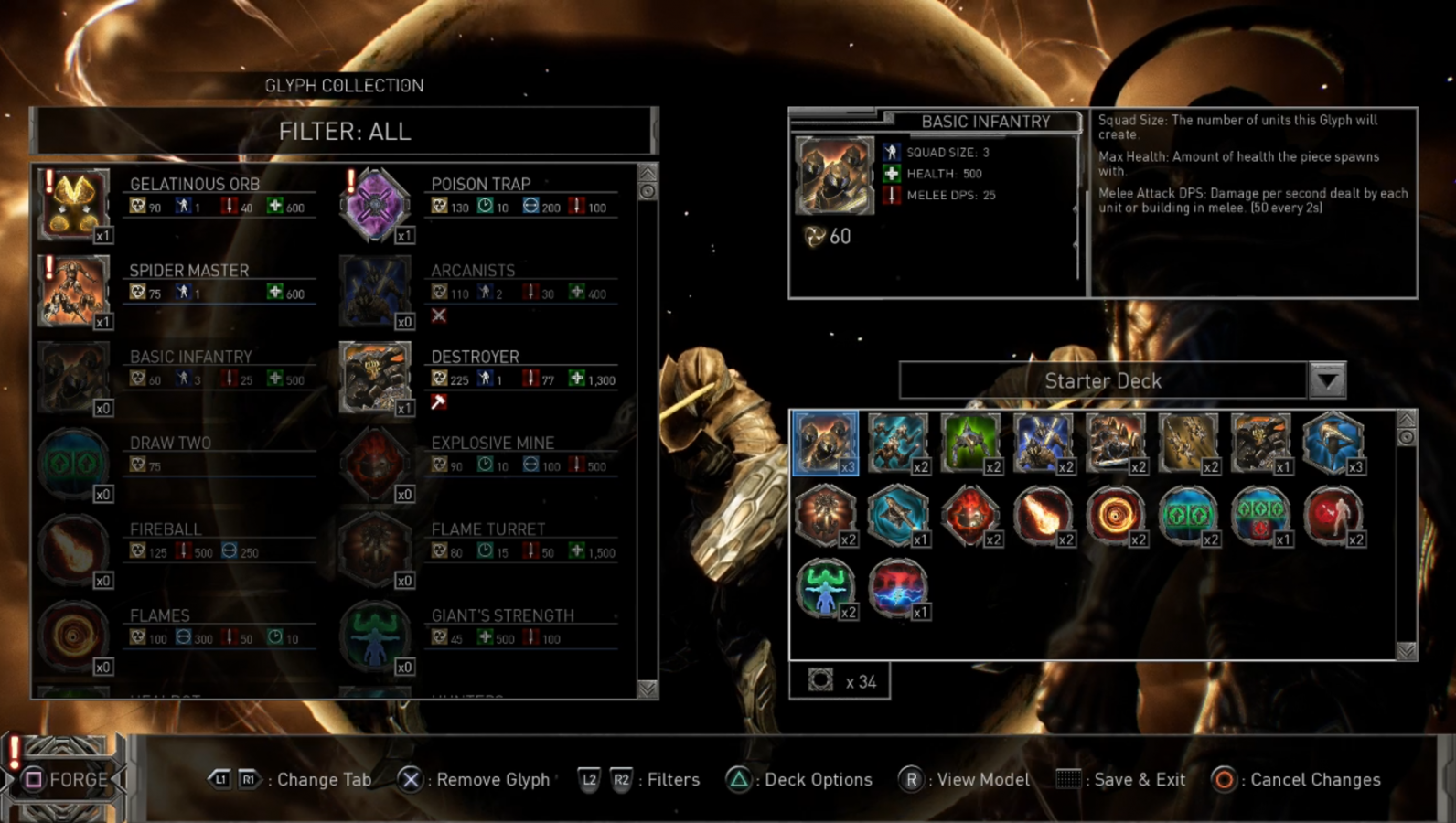The width and height of the screenshot is (1456, 823).
Task: Choose the Poison Trap glyph
Action: click(x=375, y=204)
